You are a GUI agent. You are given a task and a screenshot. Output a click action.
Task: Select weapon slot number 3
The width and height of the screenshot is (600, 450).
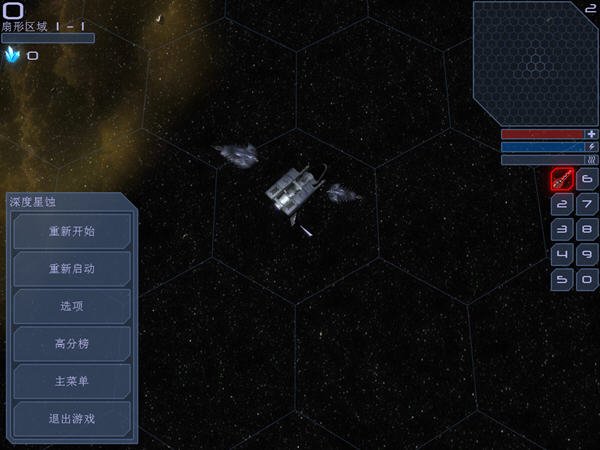click(x=562, y=230)
